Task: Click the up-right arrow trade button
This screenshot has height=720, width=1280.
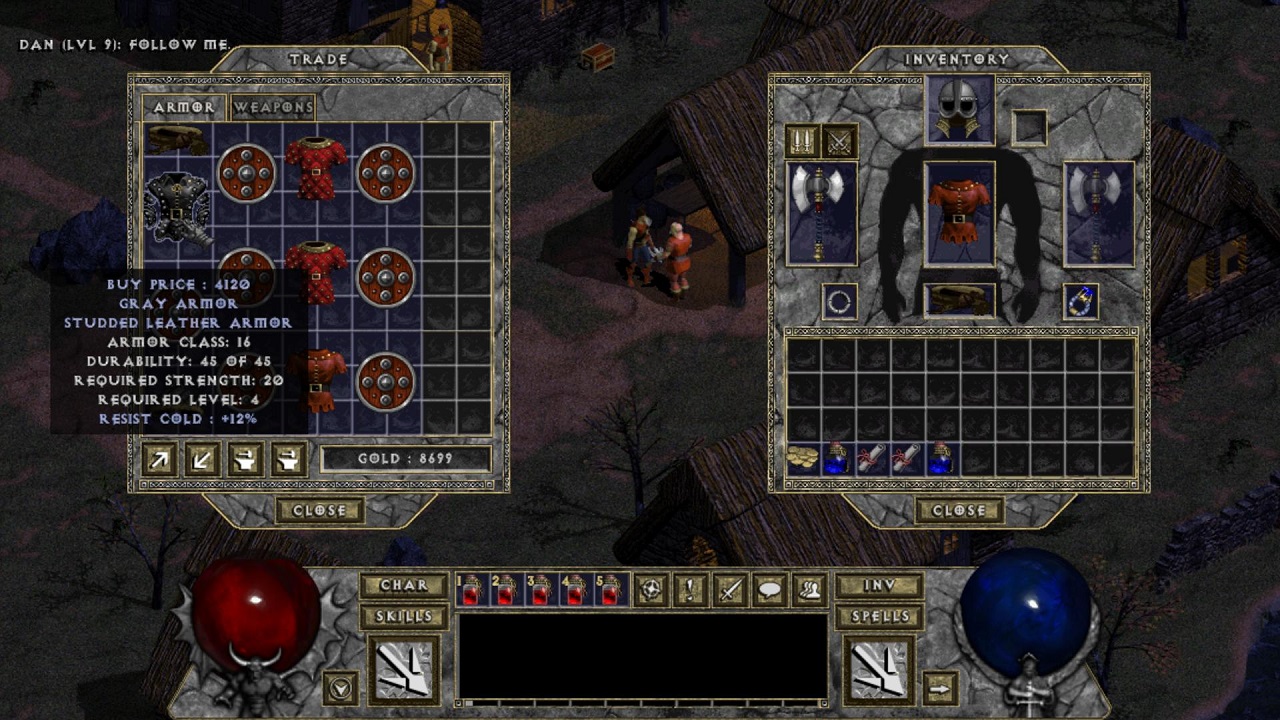Action: 160,459
